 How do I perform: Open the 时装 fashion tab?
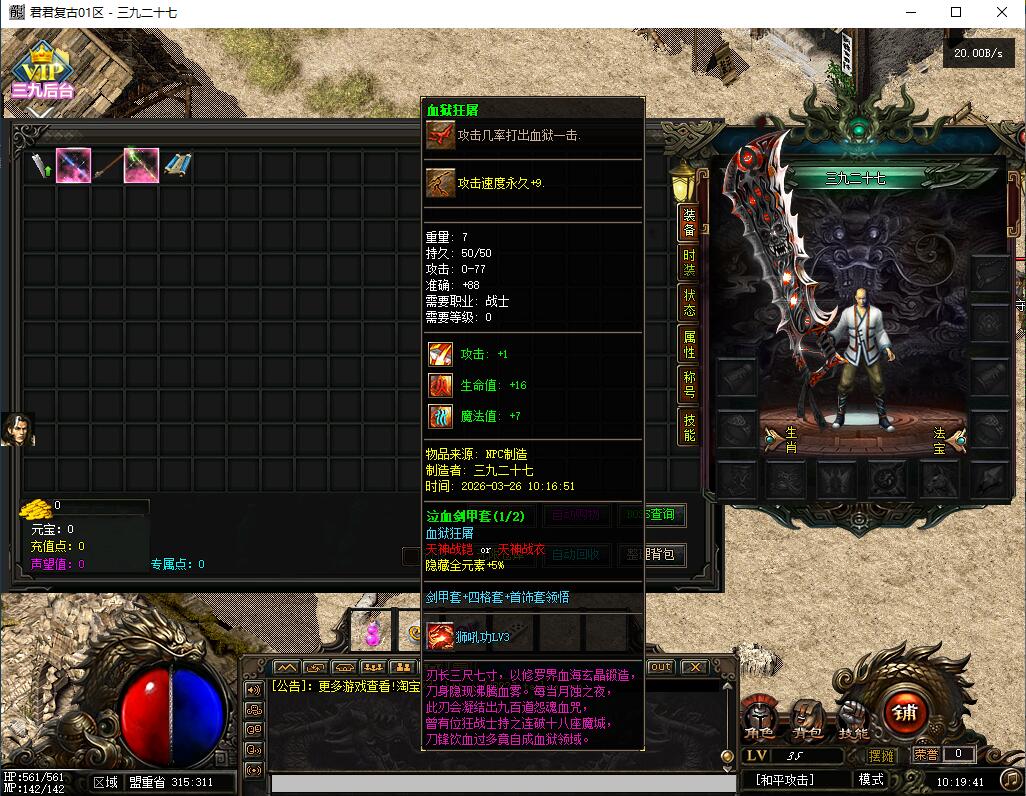[x=689, y=263]
